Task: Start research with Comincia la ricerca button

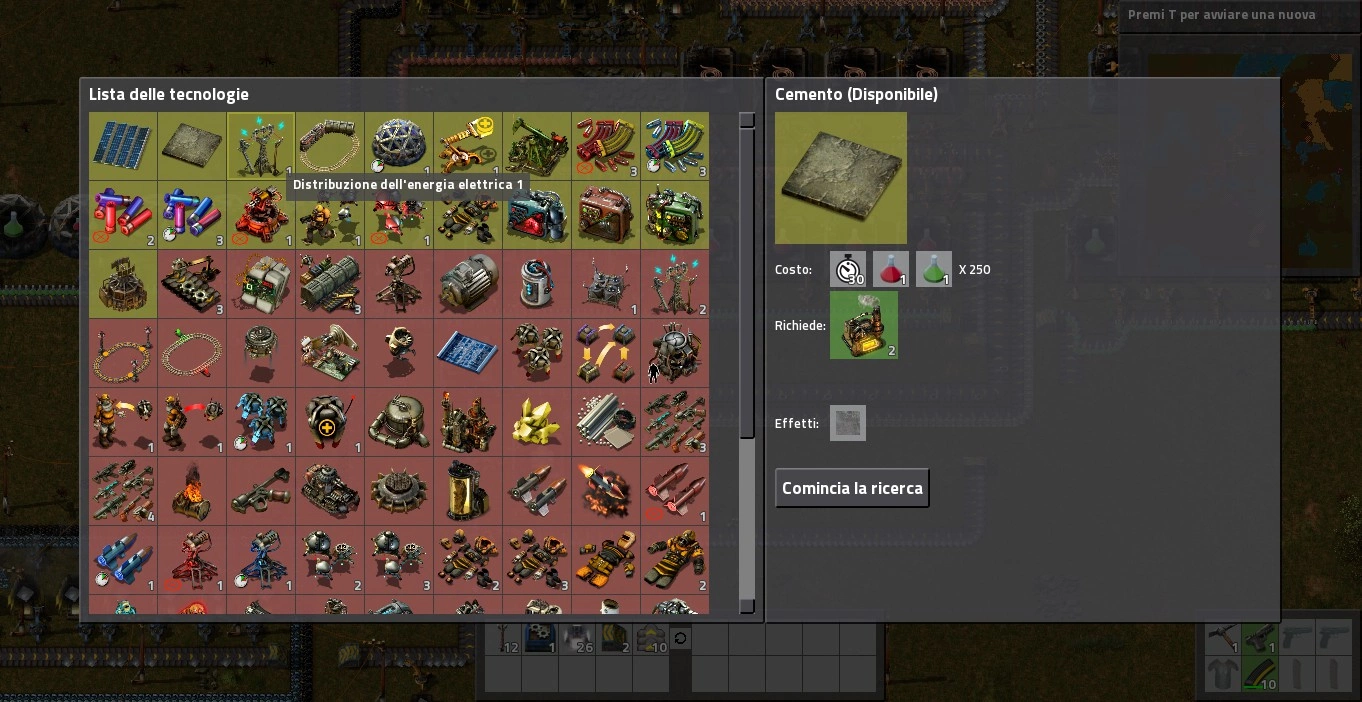Action: point(852,488)
